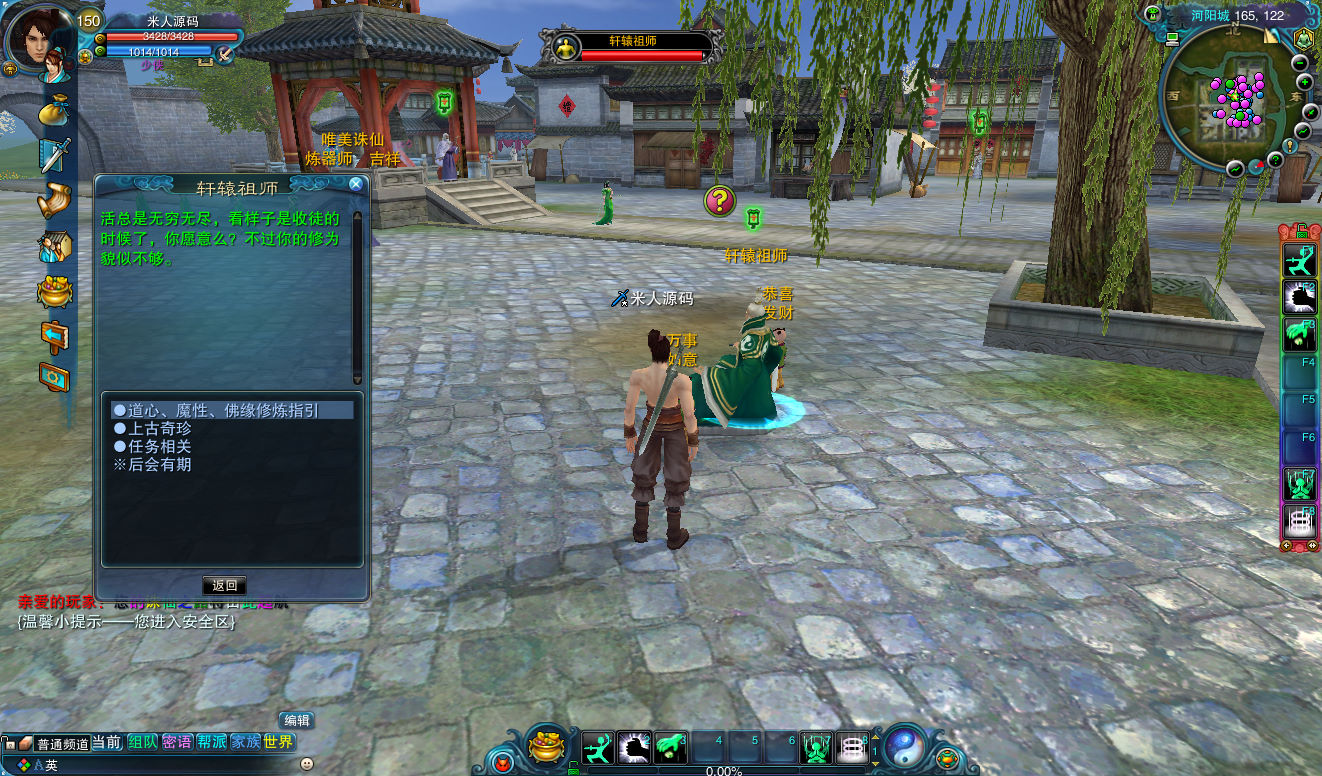The width and height of the screenshot is (1322, 776).
Task: Open the sword and book skills icon
Action: coord(54,155)
